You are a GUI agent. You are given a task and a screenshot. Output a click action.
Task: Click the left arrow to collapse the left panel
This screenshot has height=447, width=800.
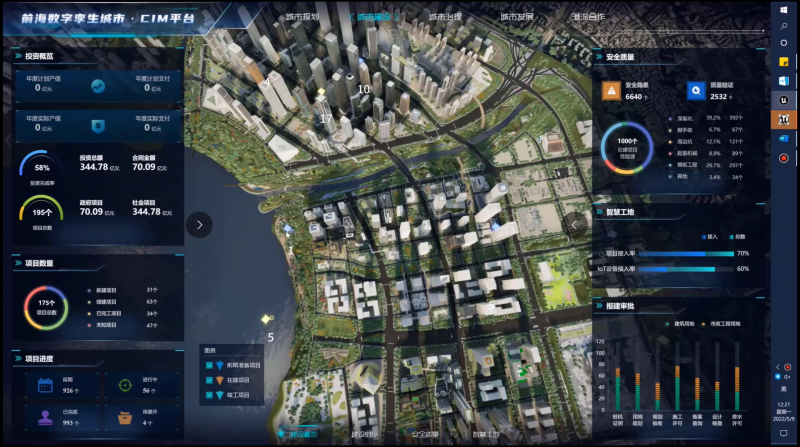click(200, 224)
